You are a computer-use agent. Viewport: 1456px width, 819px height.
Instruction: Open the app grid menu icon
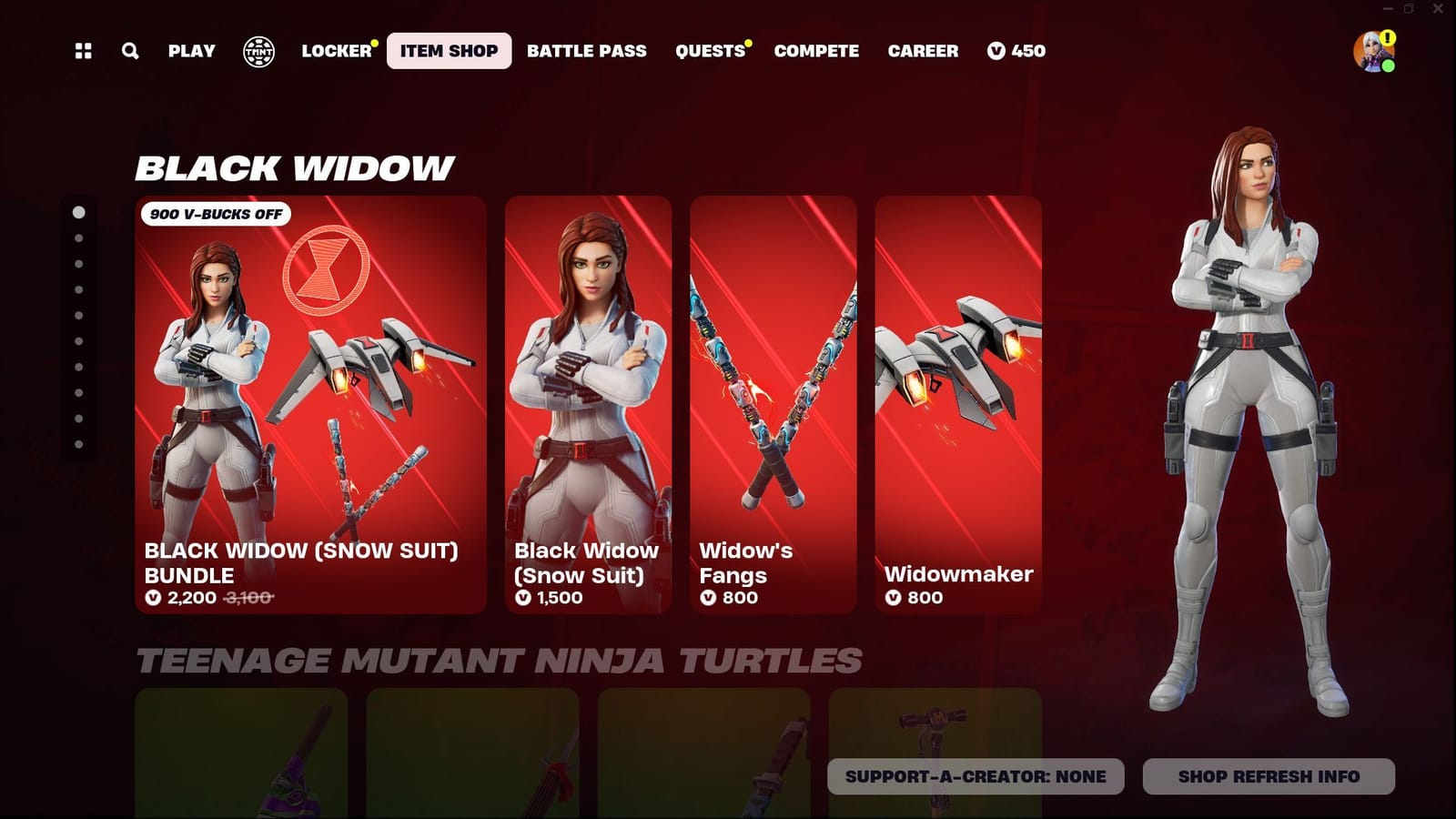tap(83, 52)
